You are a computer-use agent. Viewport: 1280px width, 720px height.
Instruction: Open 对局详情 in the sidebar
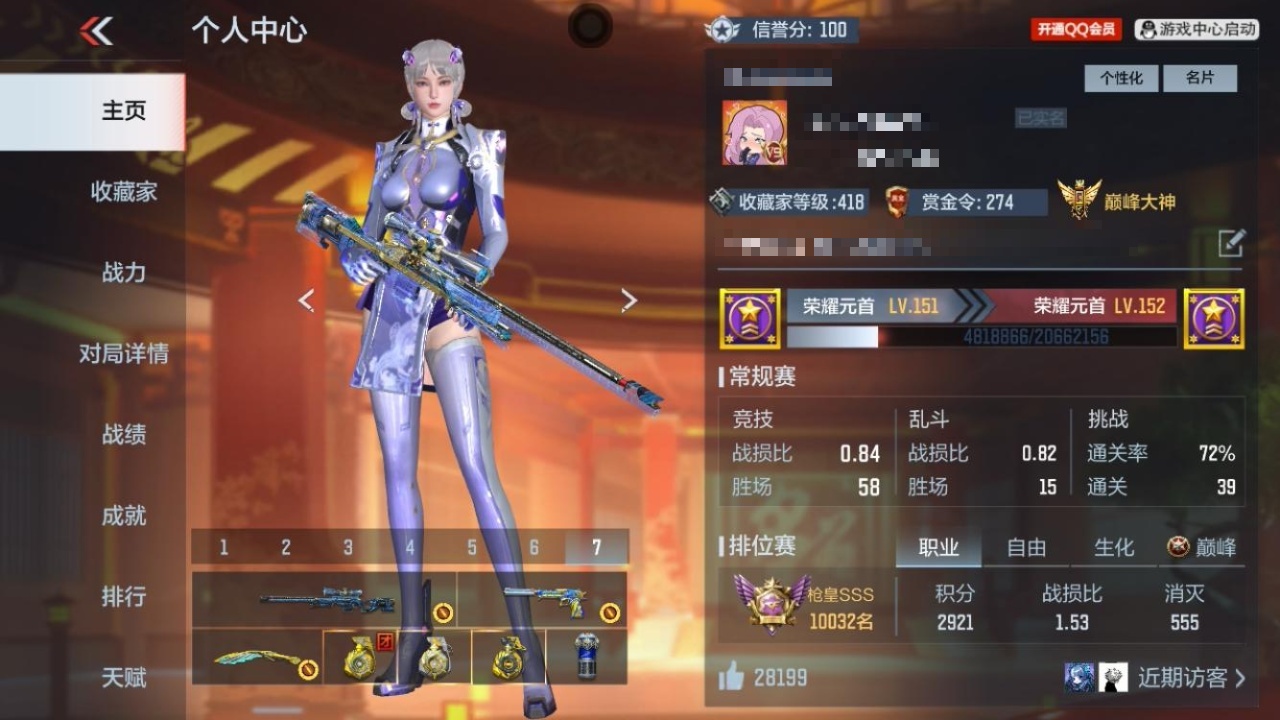click(x=124, y=353)
